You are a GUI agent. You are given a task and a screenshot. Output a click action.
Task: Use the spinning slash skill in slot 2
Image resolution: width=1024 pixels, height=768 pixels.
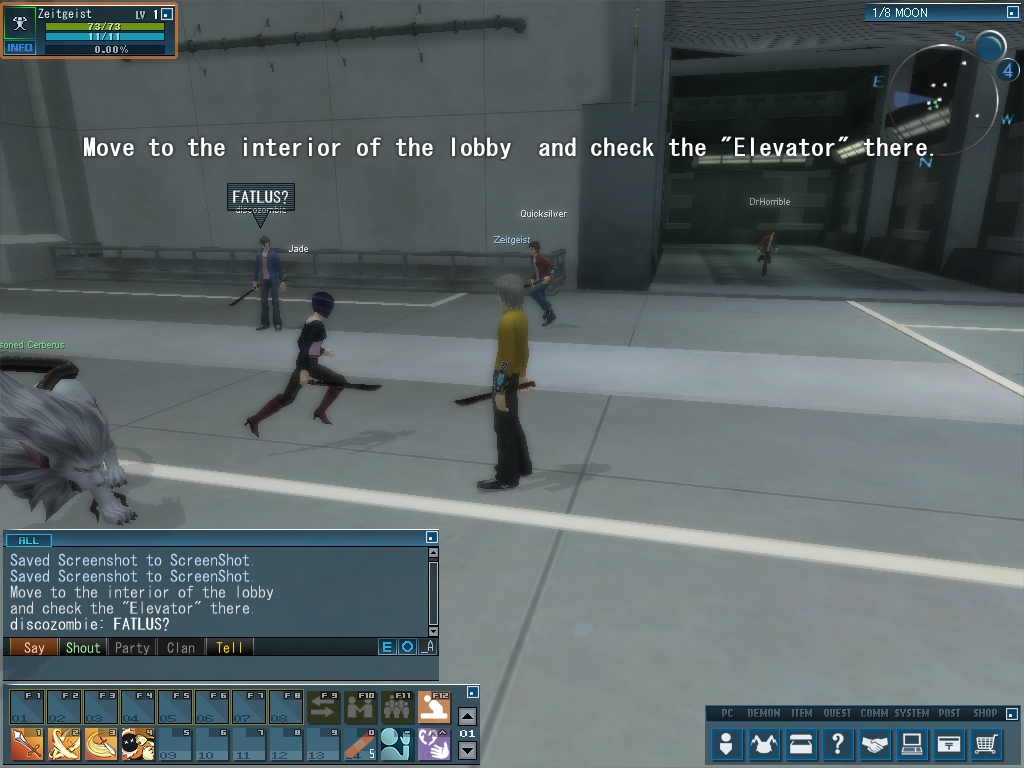coord(63,745)
